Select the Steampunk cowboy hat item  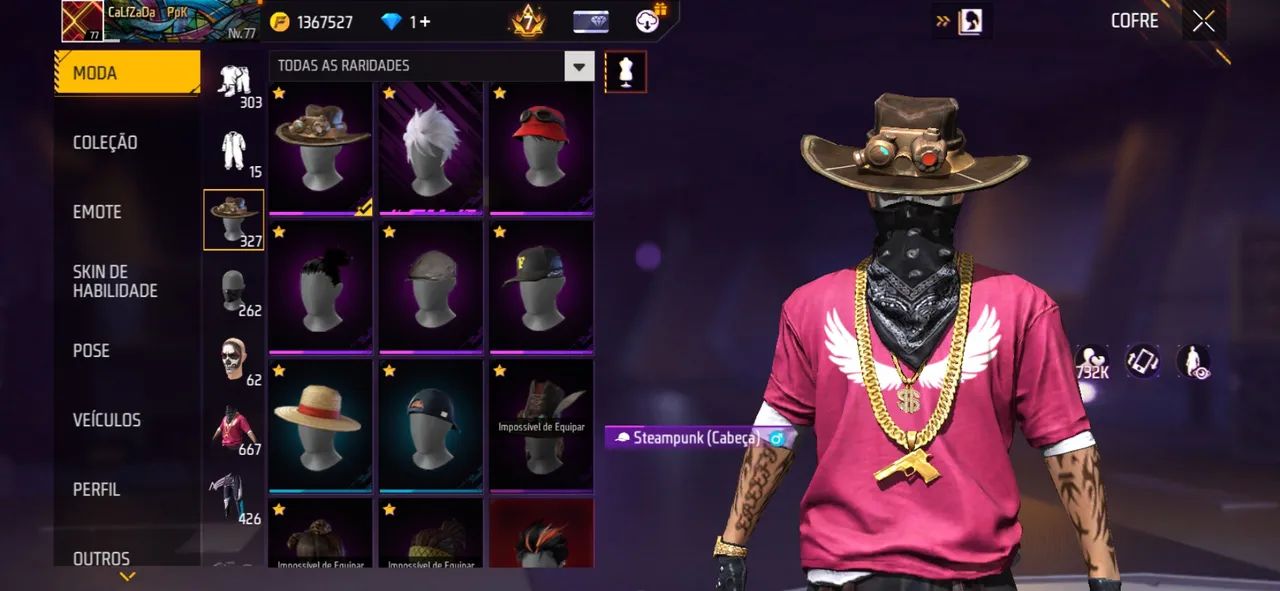[x=321, y=148]
